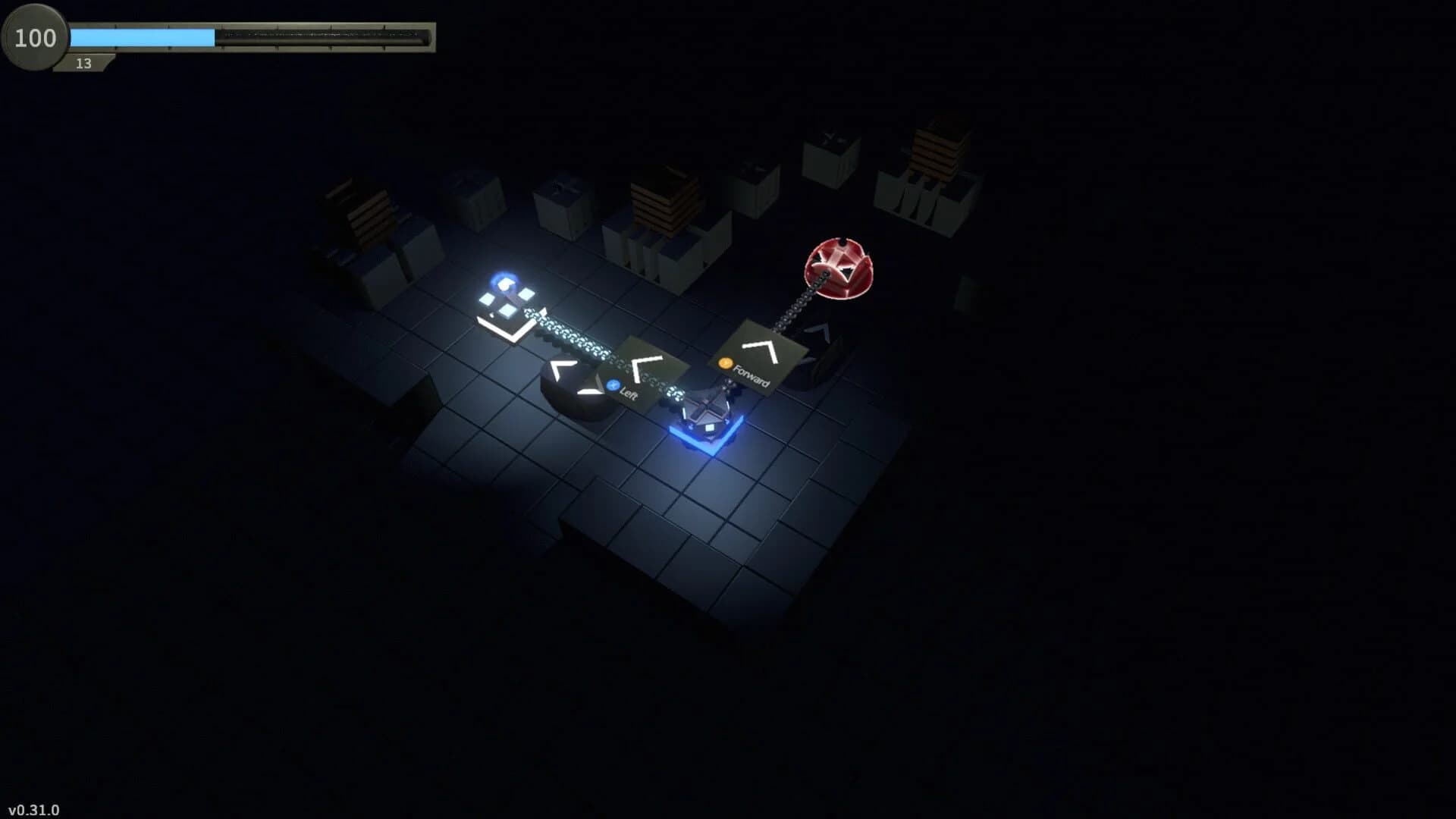
Task: Click the blue X button icon on the Left card
Action: coord(613,386)
